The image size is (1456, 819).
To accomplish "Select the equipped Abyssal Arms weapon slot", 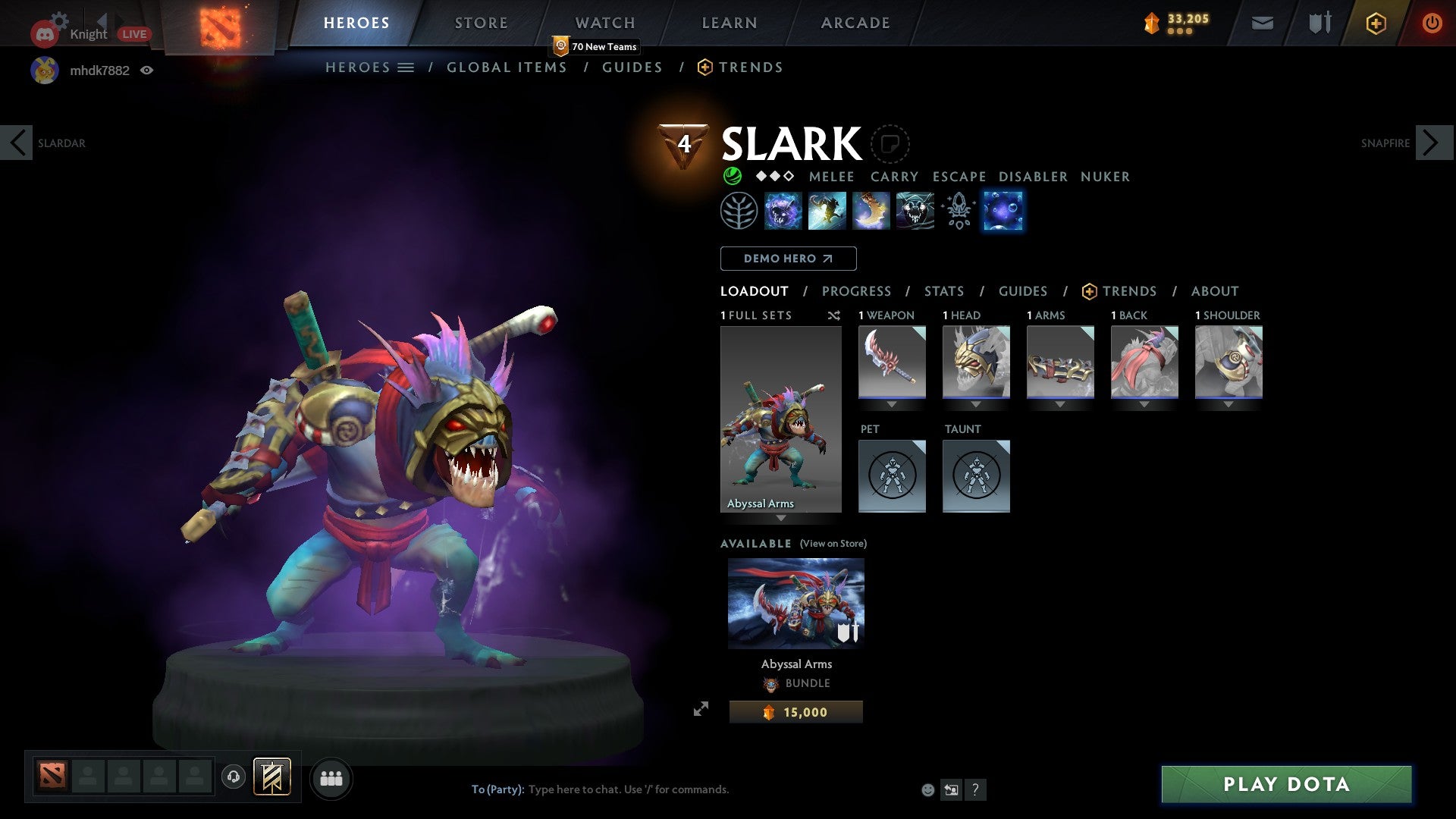I will click(892, 362).
